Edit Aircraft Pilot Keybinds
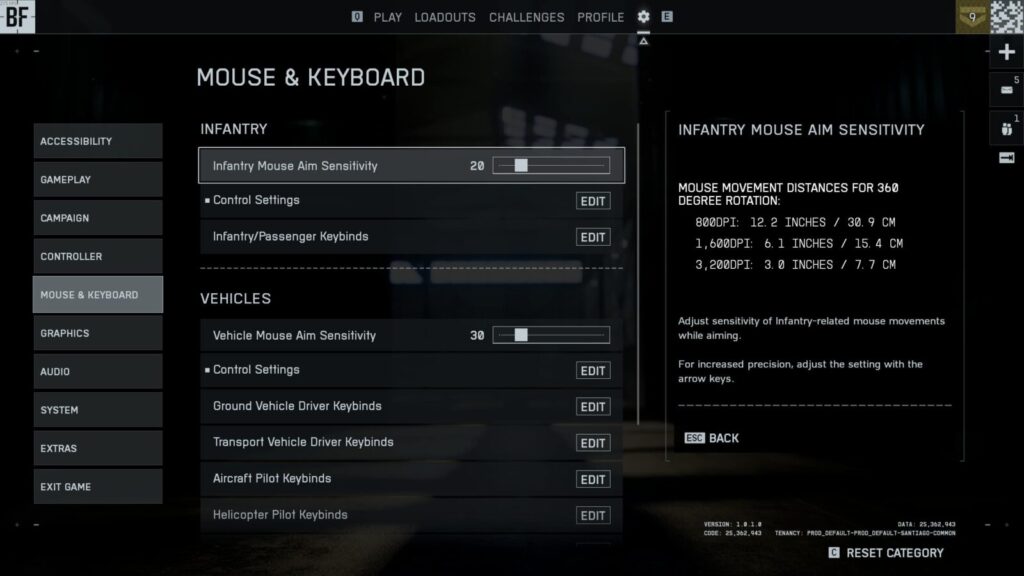Screen dimensions: 1024x576 coord(593,479)
